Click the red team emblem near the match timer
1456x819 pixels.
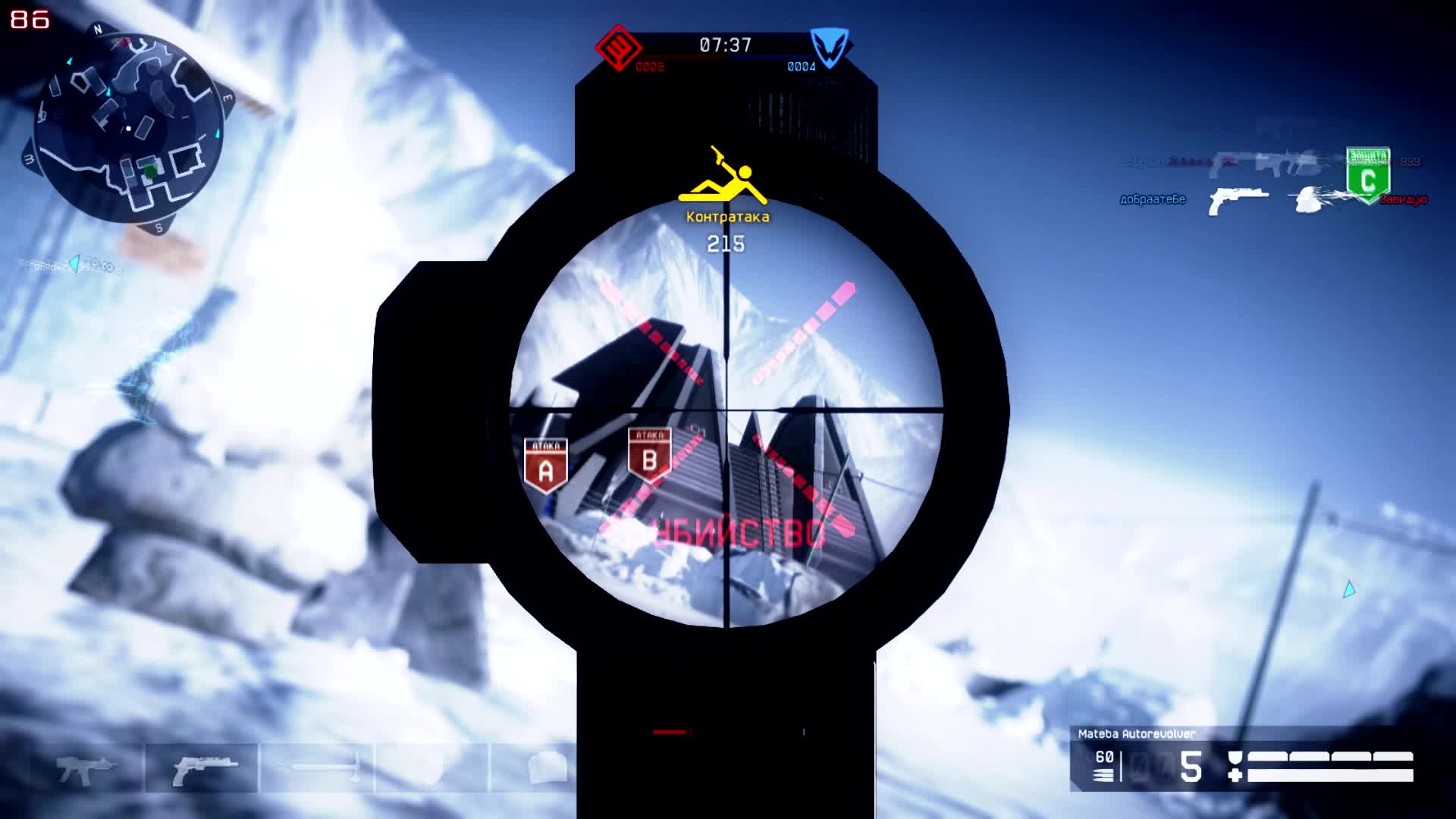tap(620, 48)
